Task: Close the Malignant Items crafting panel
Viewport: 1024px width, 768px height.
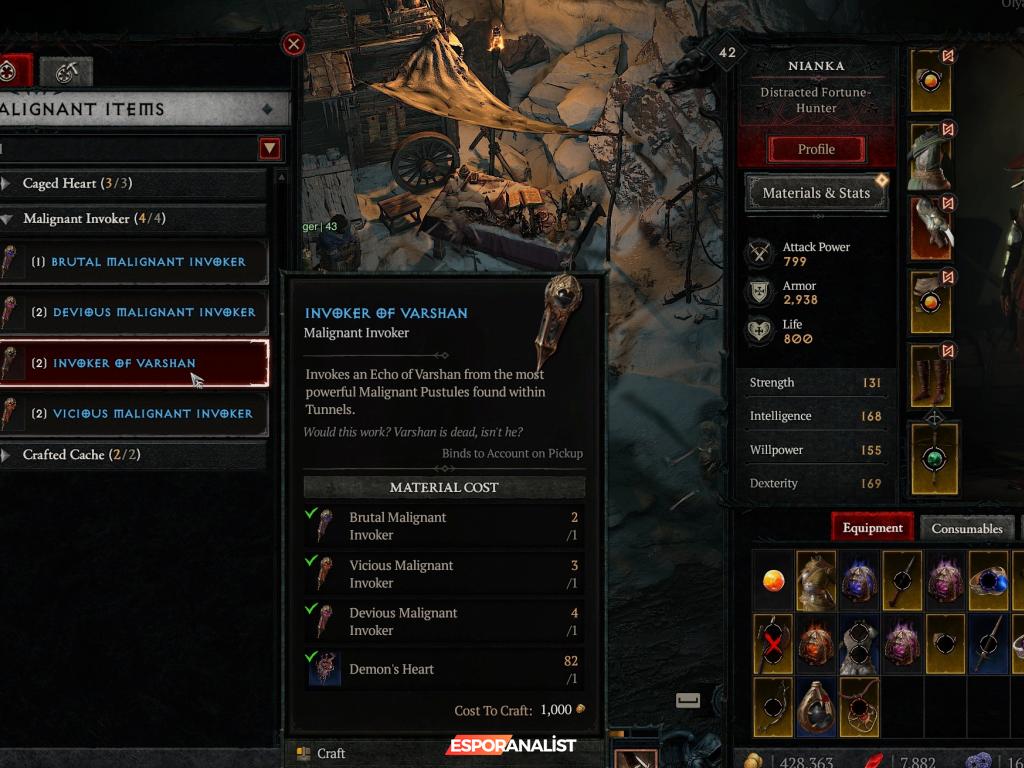Action: click(x=293, y=44)
